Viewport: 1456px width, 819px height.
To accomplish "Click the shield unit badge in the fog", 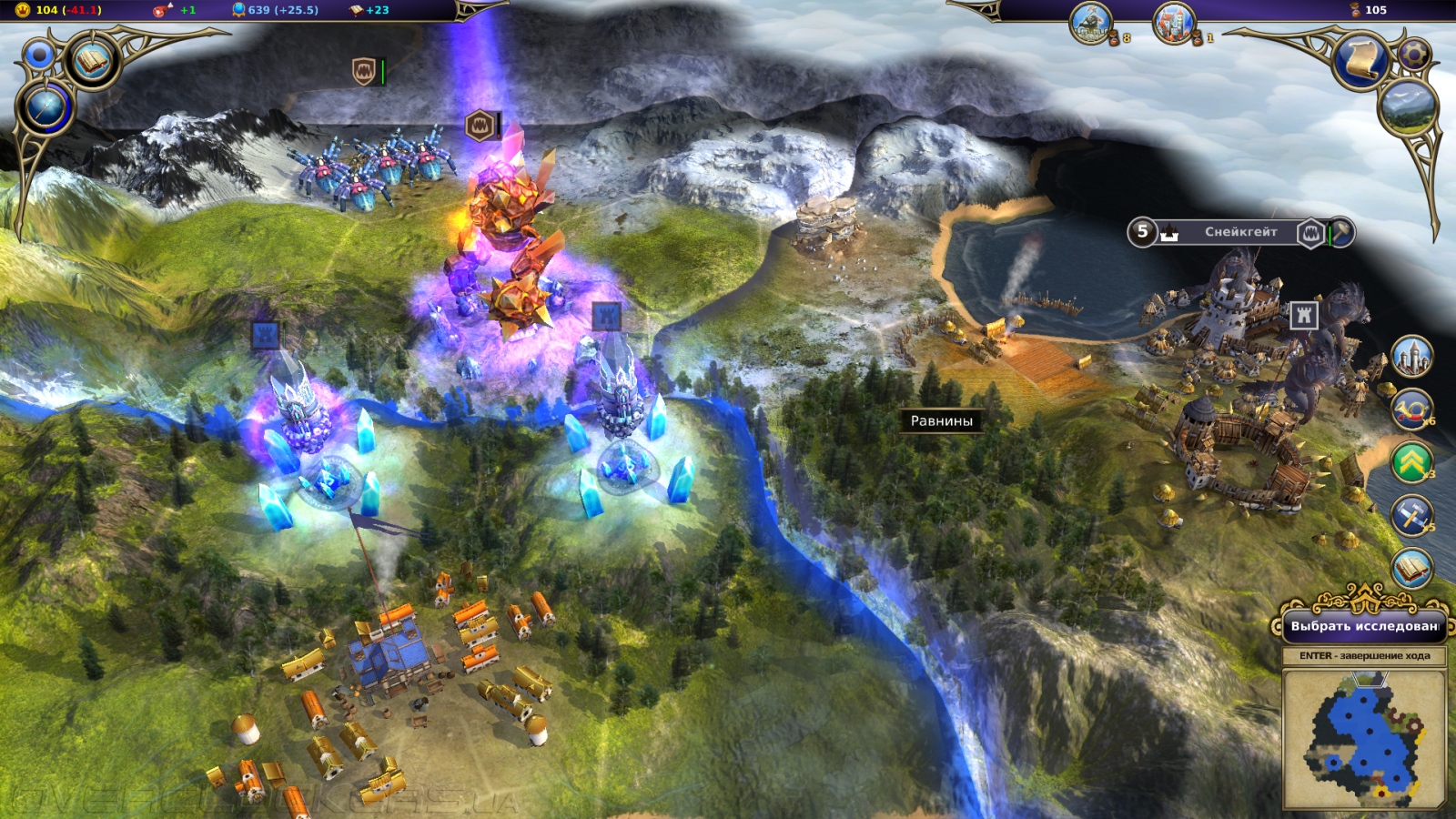I will [364, 71].
